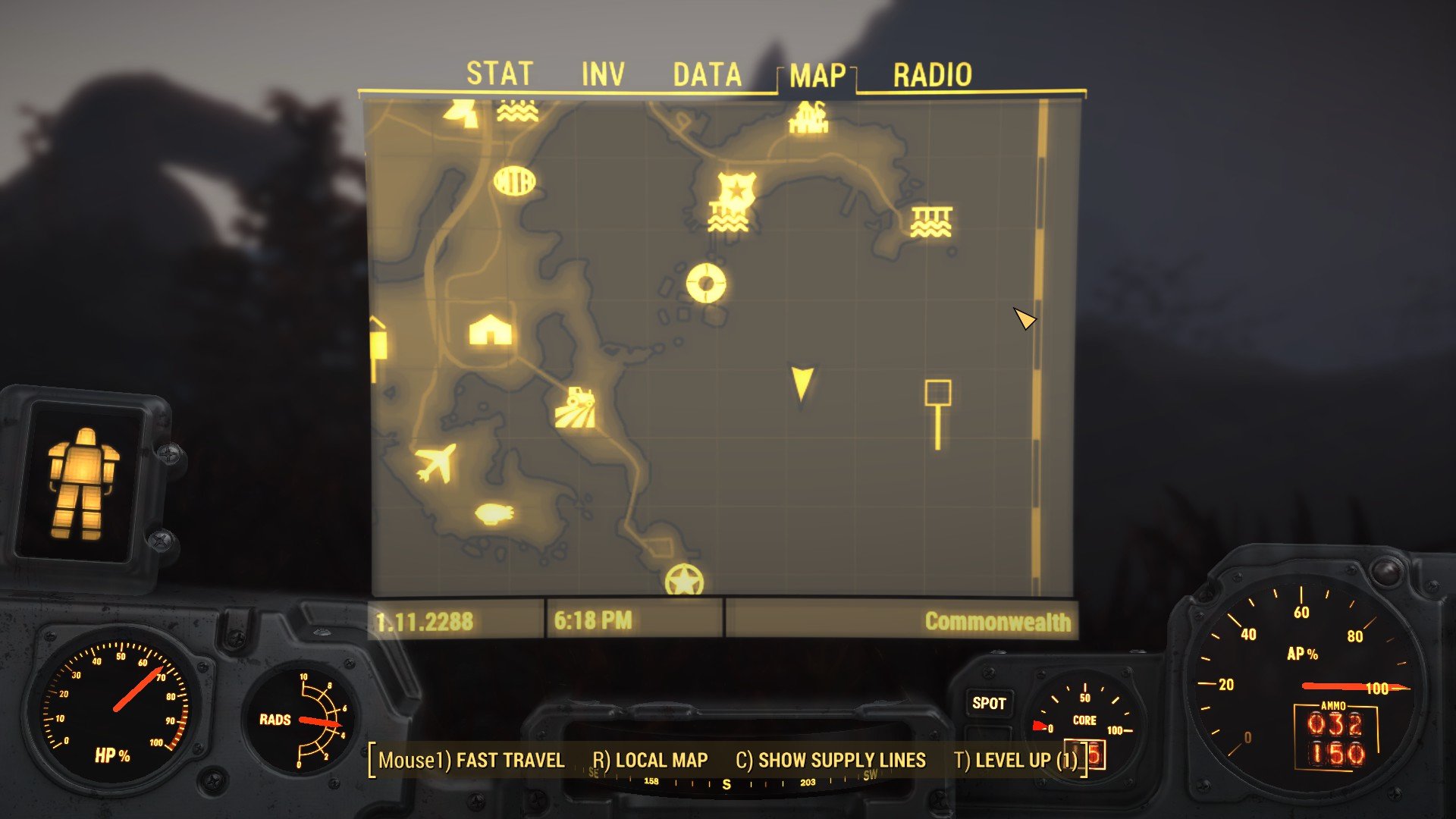Switch to the INV tab
Image resolution: width=1456 pixels, height=819 pixels.
coord(603,74)
